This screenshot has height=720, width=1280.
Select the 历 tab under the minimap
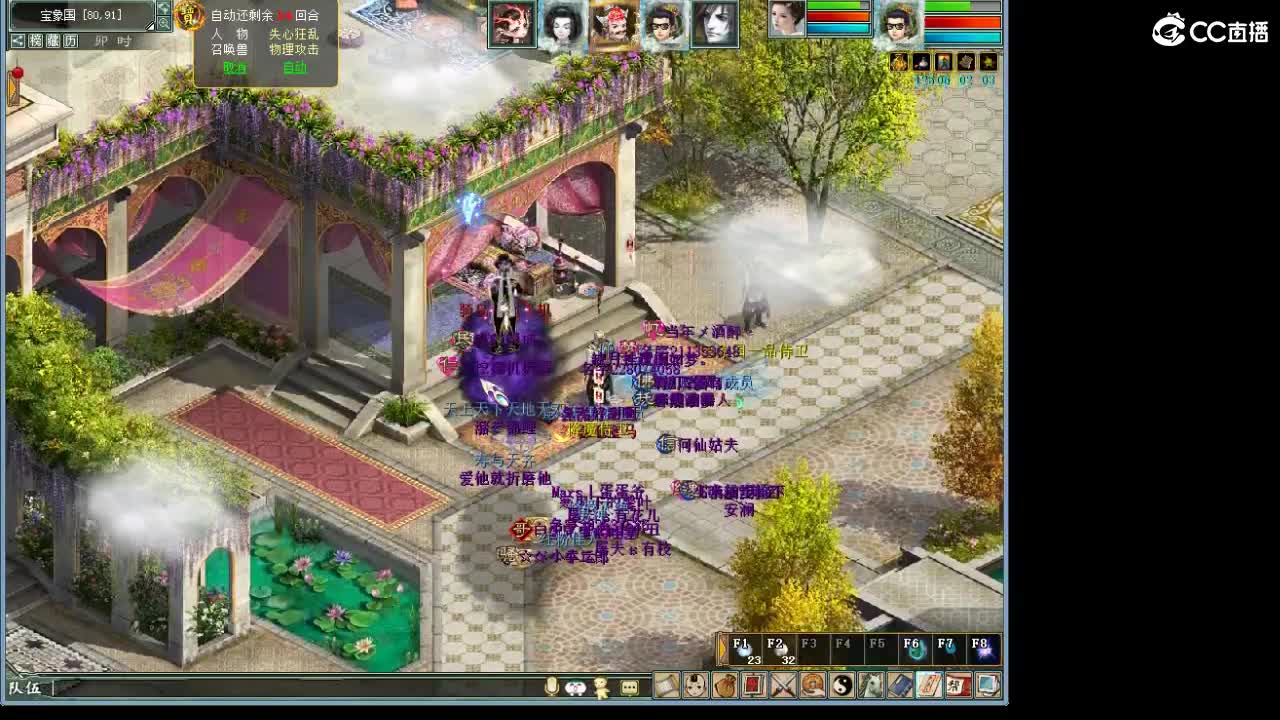[x=71, y=40]
